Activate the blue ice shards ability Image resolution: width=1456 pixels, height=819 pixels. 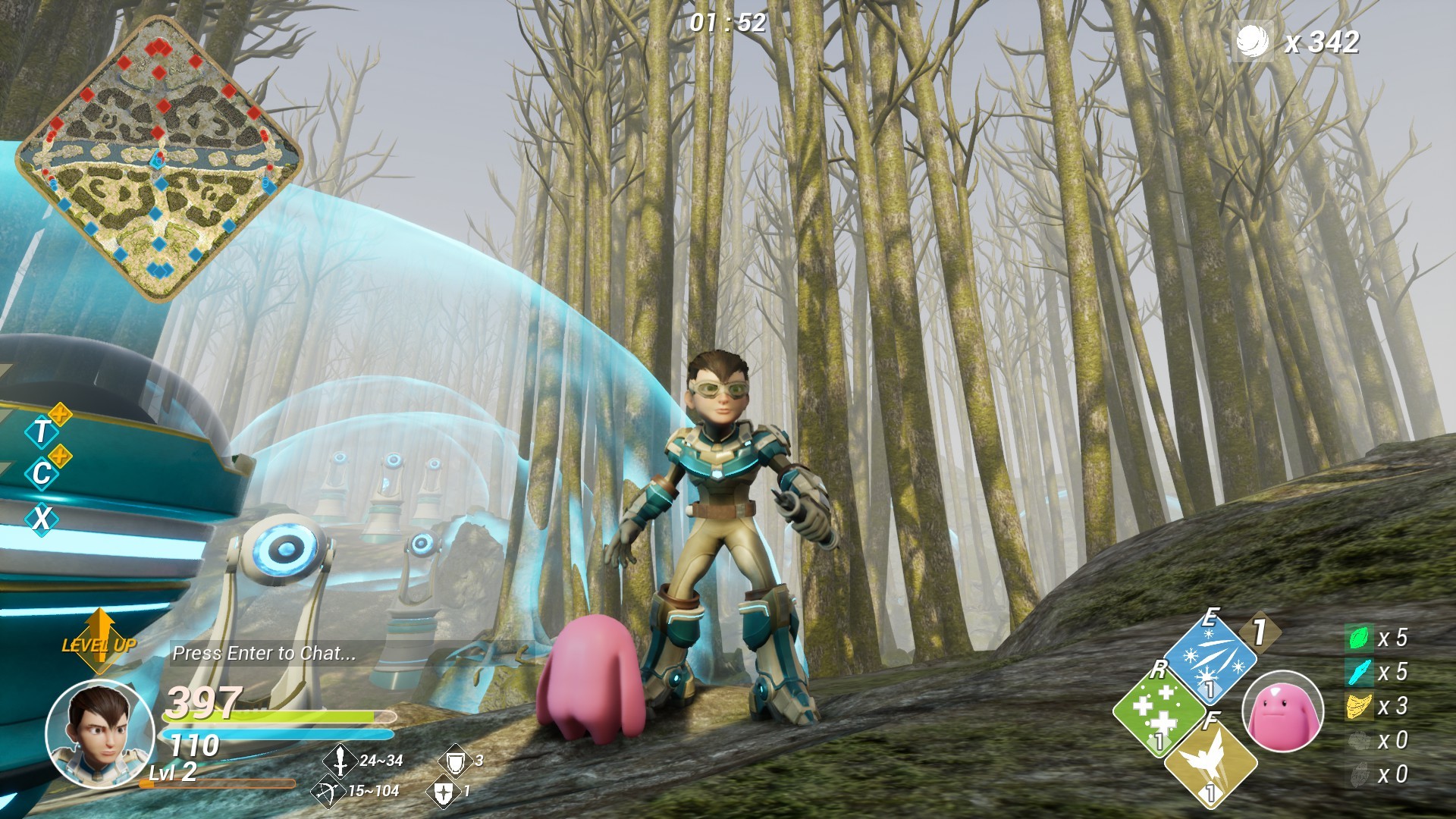(1210, 657)
